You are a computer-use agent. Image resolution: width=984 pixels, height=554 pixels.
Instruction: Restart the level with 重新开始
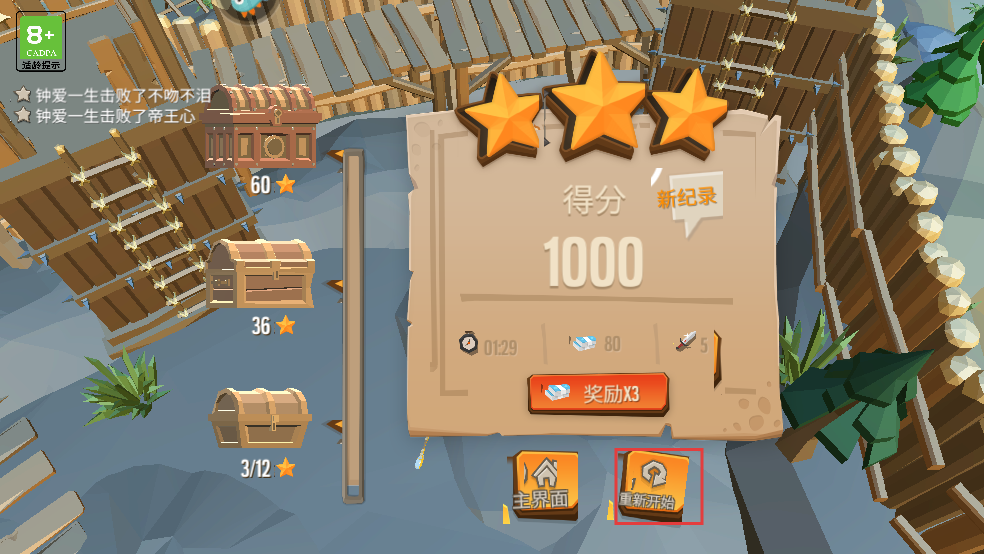click(657, 485)
